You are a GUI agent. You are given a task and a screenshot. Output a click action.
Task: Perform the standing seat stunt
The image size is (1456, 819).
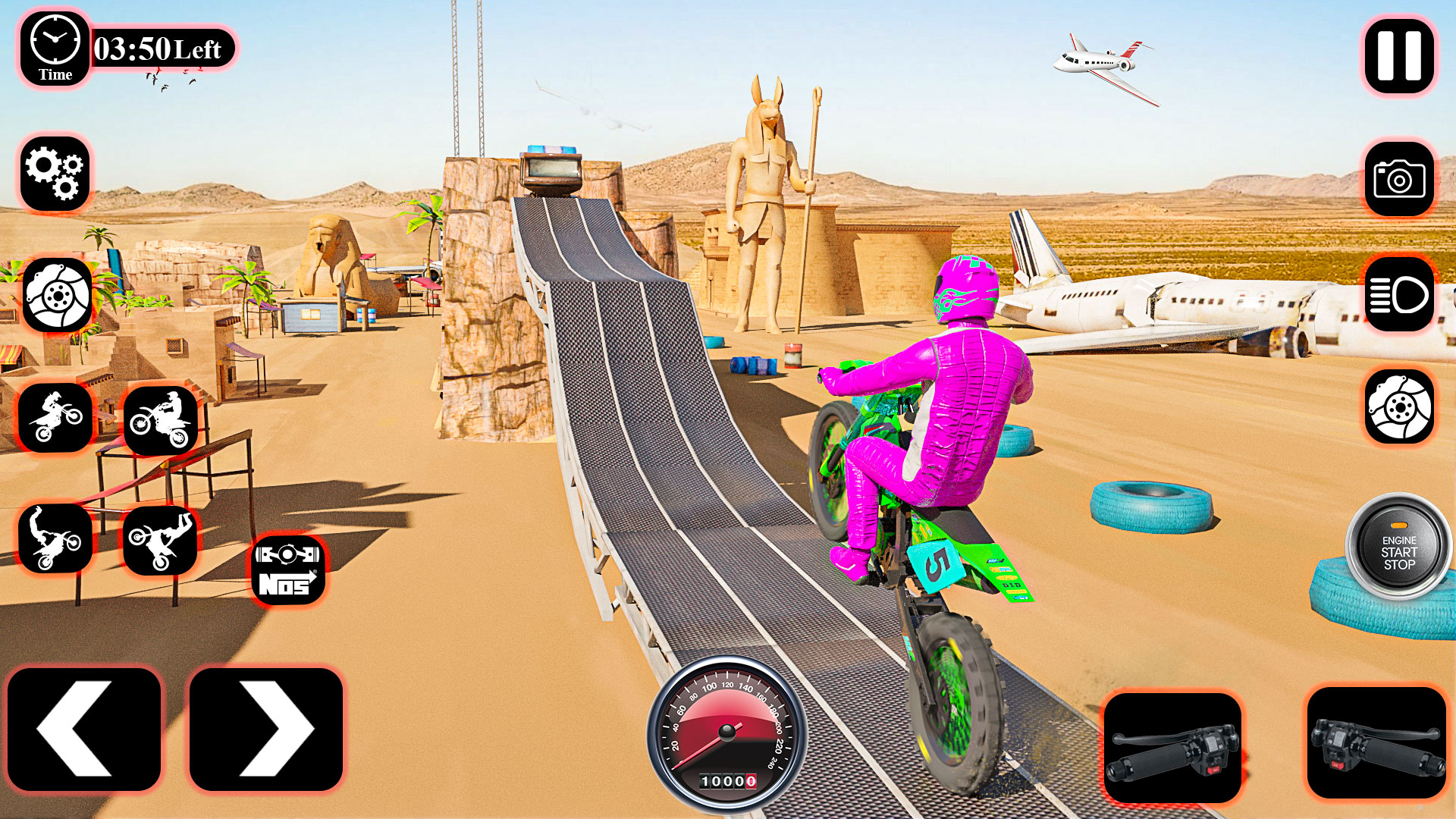[x=53, y=419]
